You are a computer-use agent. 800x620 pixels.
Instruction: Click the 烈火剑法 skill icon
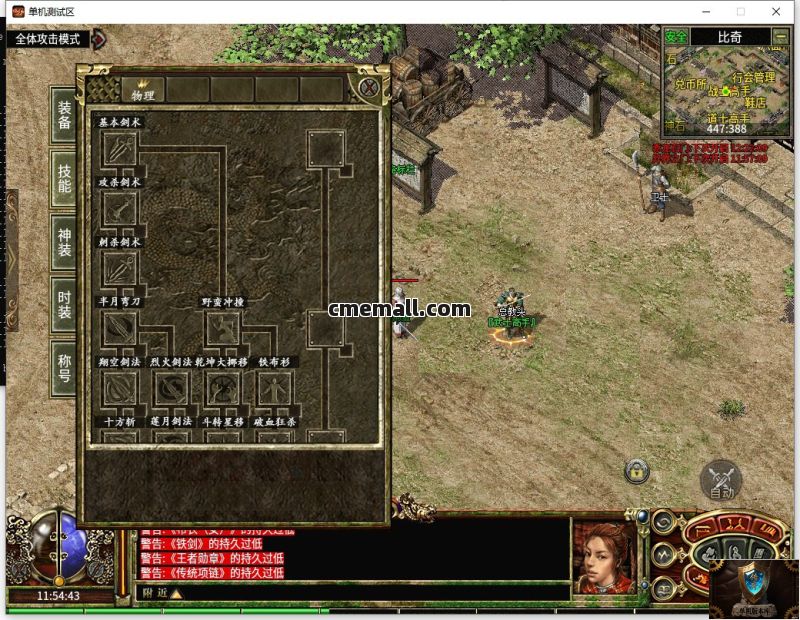pyautogui.click(x=171, y=389)
